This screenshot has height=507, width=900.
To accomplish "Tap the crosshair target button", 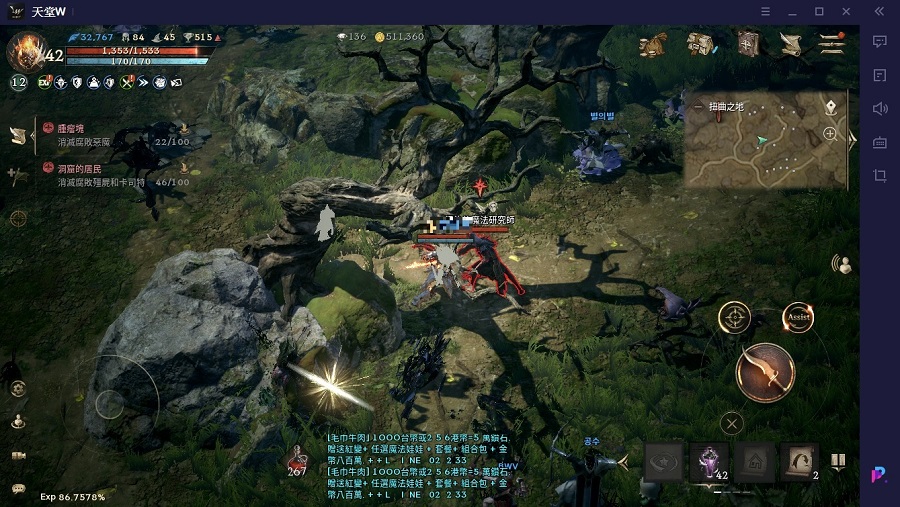I will pyautogui.click(x=735, y=318).
